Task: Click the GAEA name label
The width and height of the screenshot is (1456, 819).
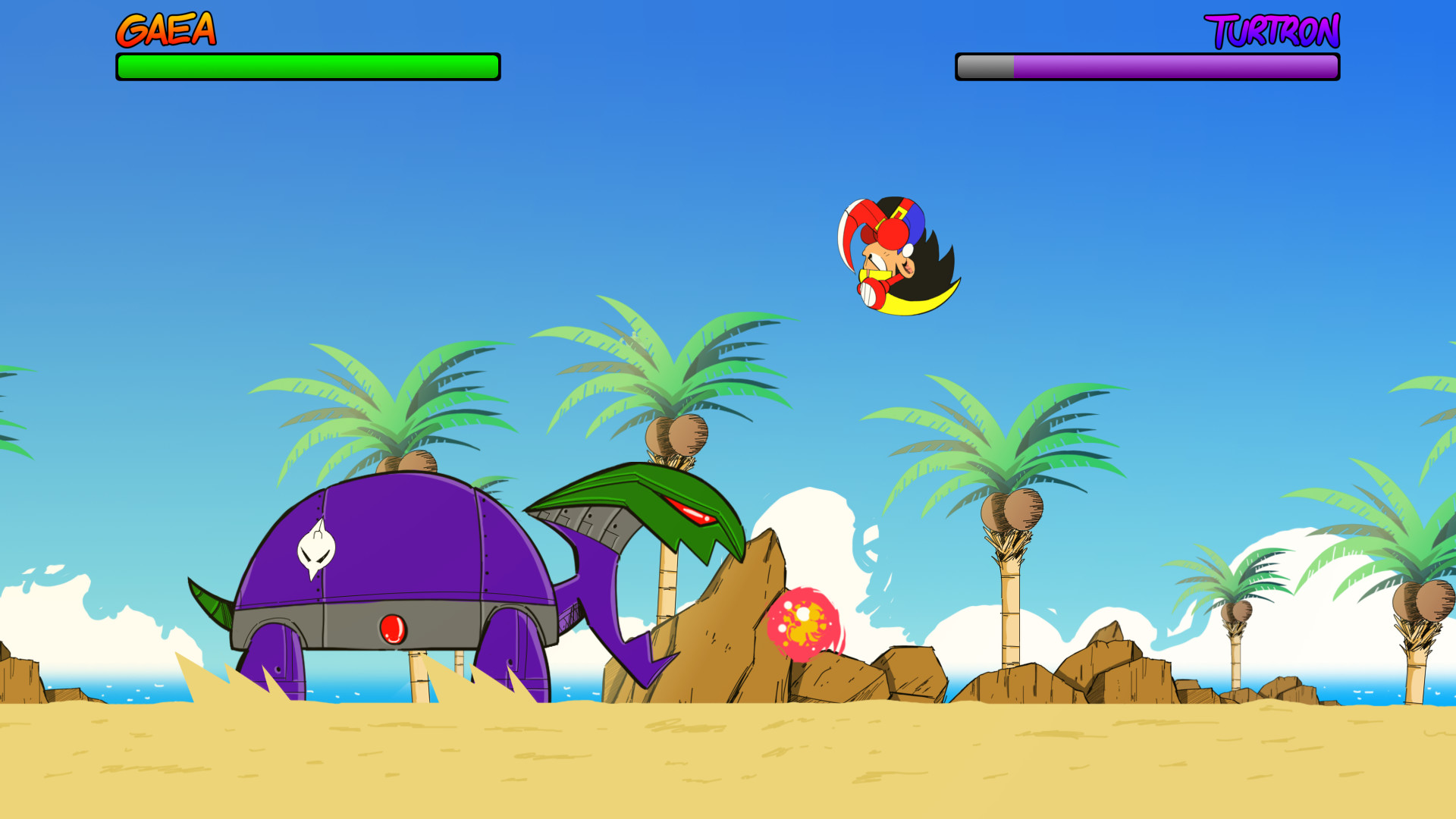Action: tap(167, 30)
